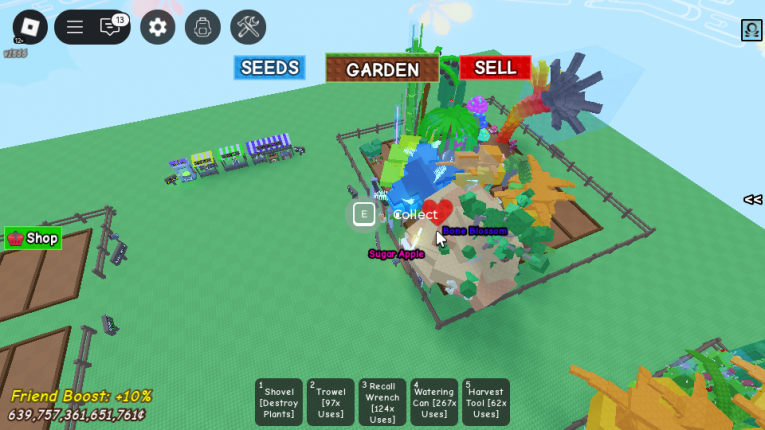765x430 pixels.
Task: Teleport with the SEEDS button
Action: click(270, 68)
